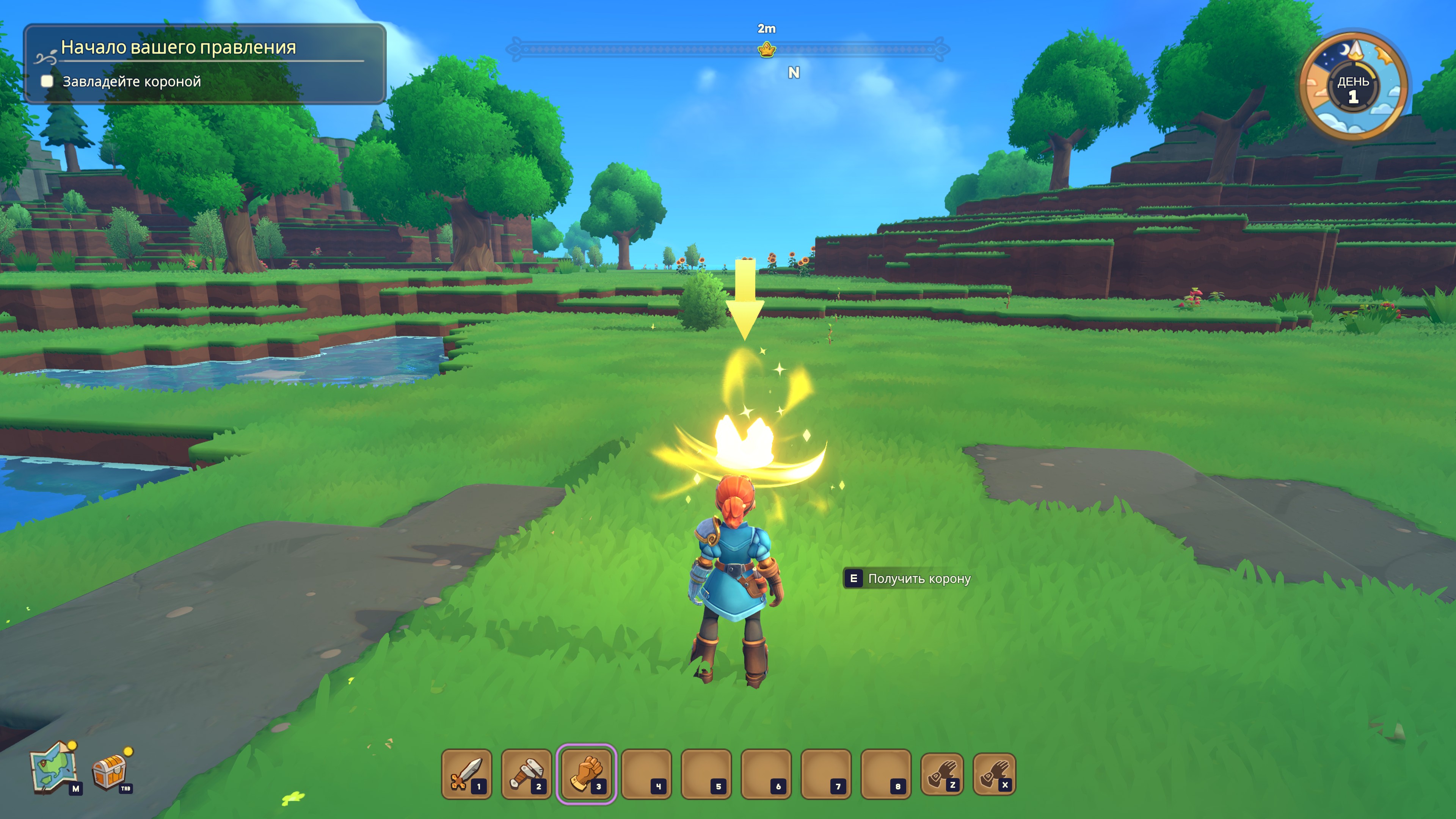
Task: Open the quest tracker 'Начало вашего правления'
Action: pyautogui.click(x=178, y=47)
